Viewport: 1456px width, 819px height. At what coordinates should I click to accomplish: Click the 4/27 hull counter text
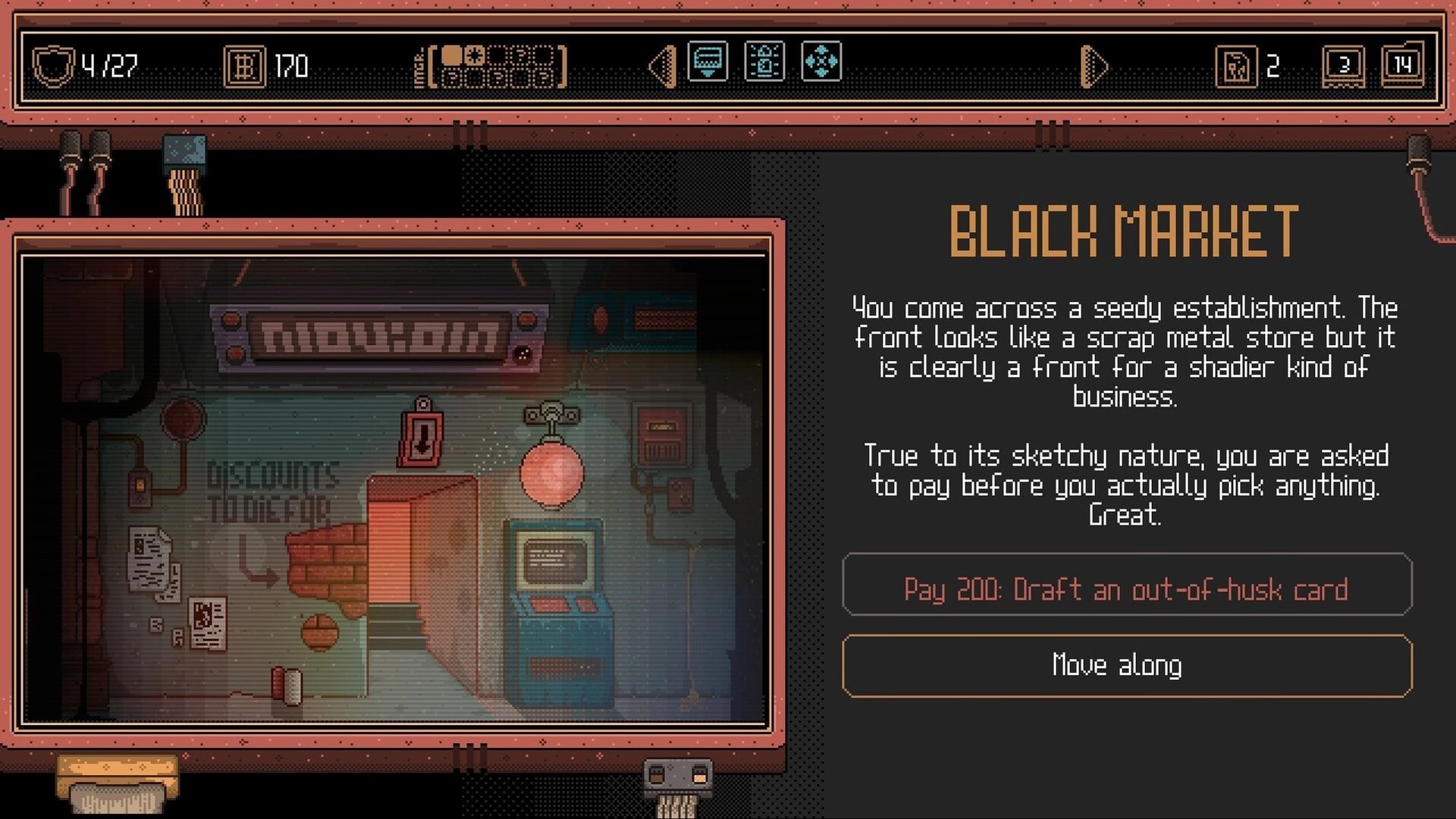tap(110, 64)
